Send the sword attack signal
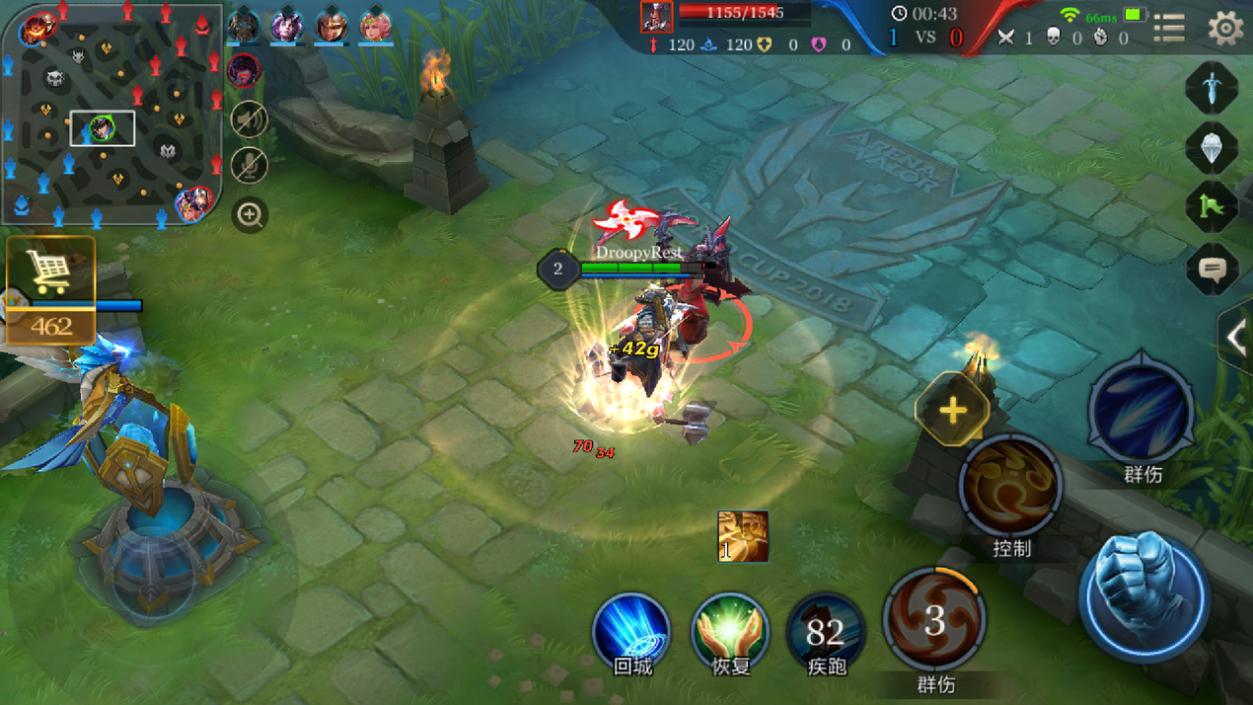 (1212, 88)
